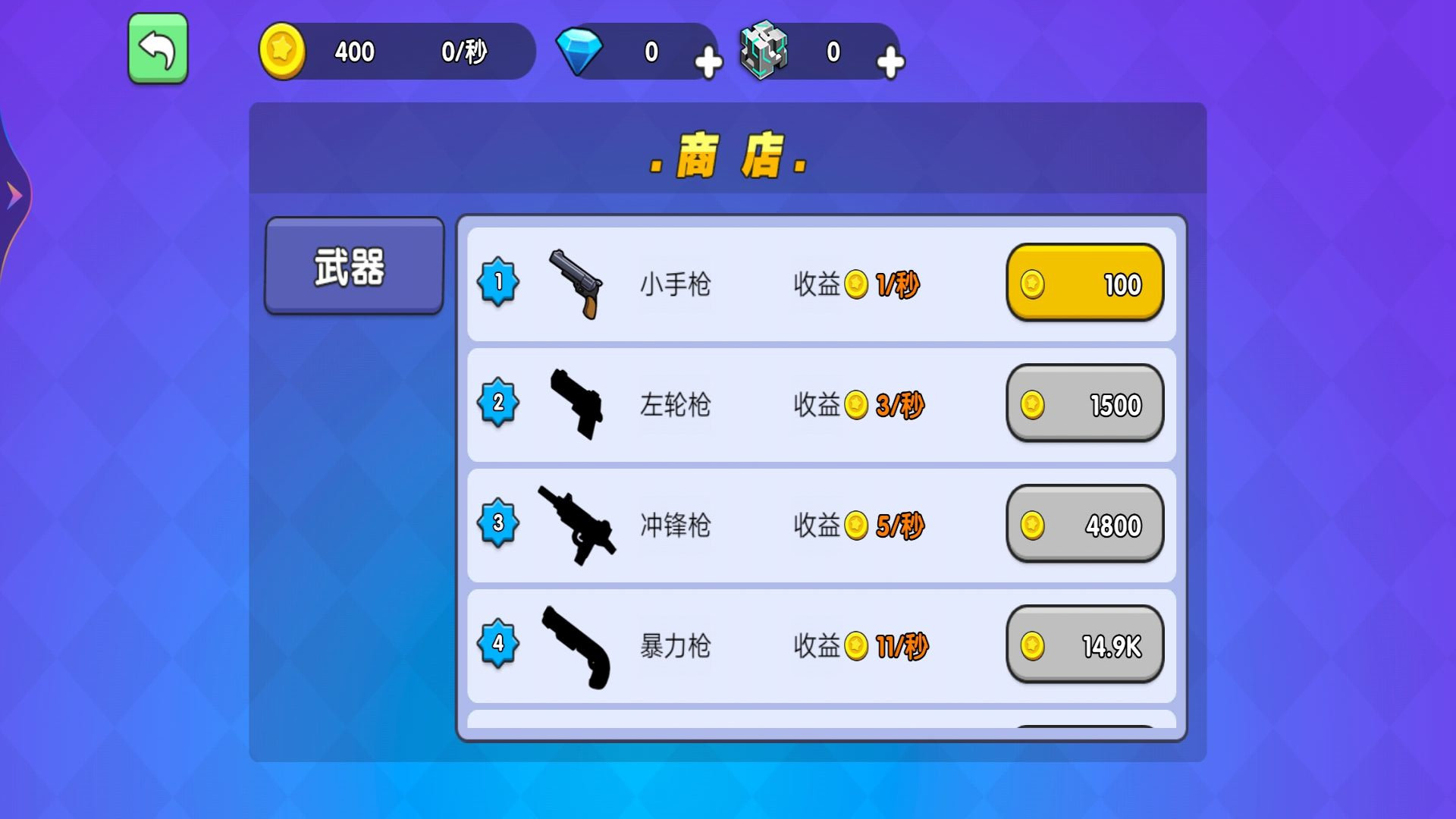1456x819 pixels.
Task: Purchase 左轮枪 for 1500 coins
Action: (x=1084, y=405)
